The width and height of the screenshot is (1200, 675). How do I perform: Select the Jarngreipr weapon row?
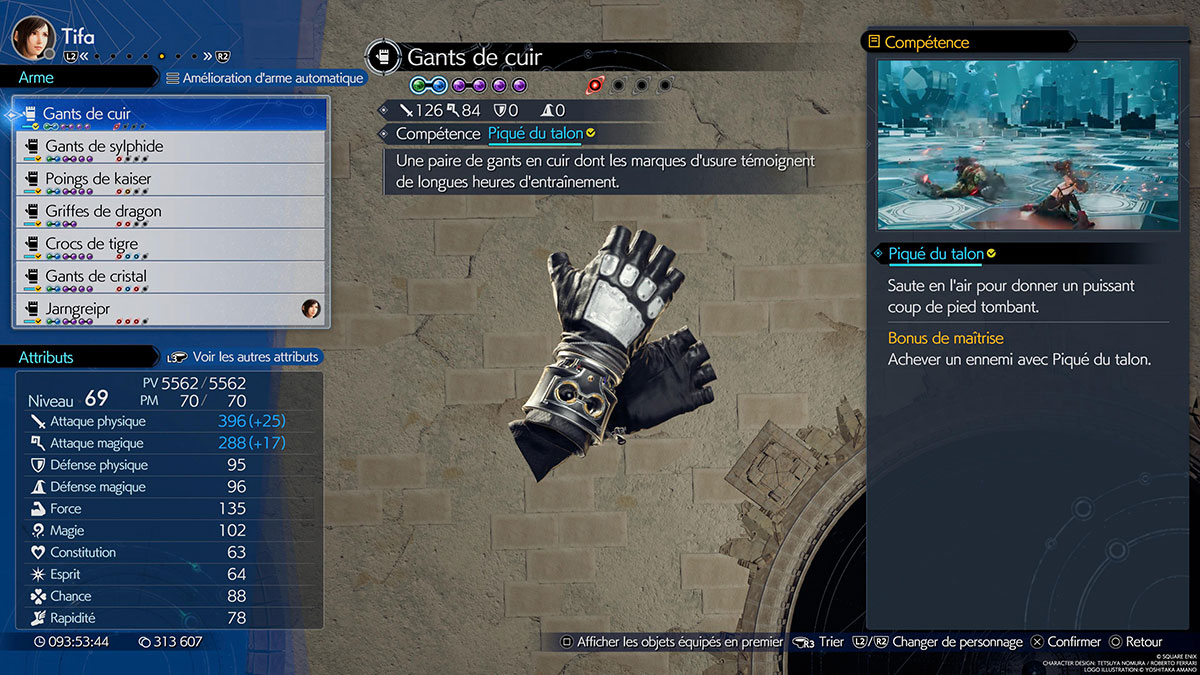[170, 309]
